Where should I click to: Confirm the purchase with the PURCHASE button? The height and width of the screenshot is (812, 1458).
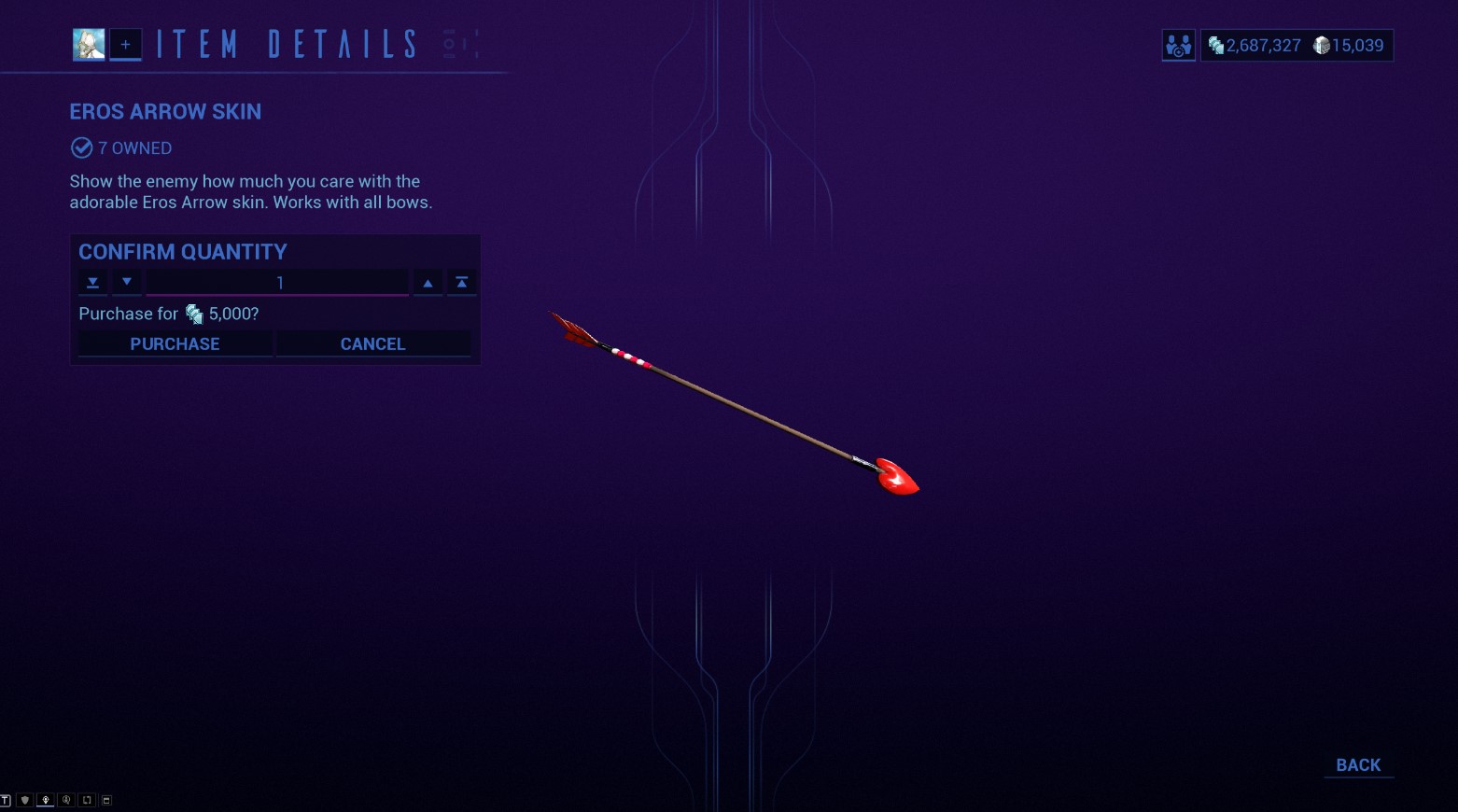175,343
